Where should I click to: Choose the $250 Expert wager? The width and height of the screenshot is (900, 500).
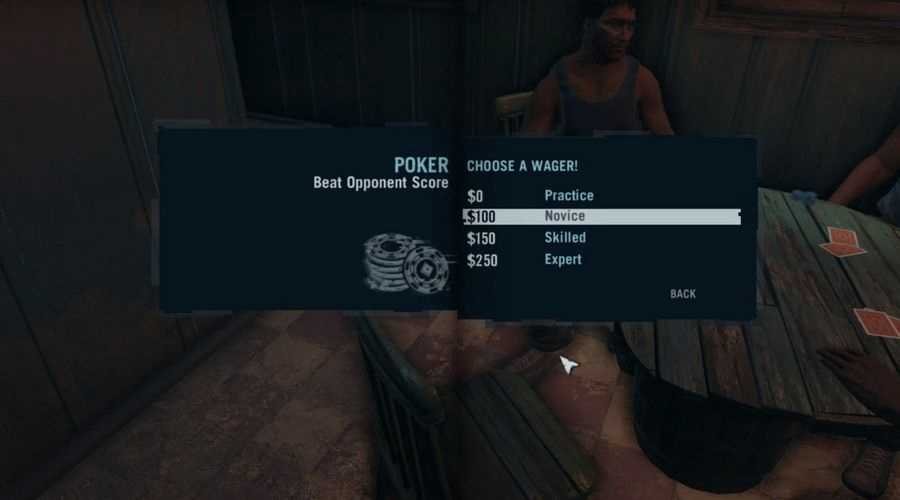point(563,260)
